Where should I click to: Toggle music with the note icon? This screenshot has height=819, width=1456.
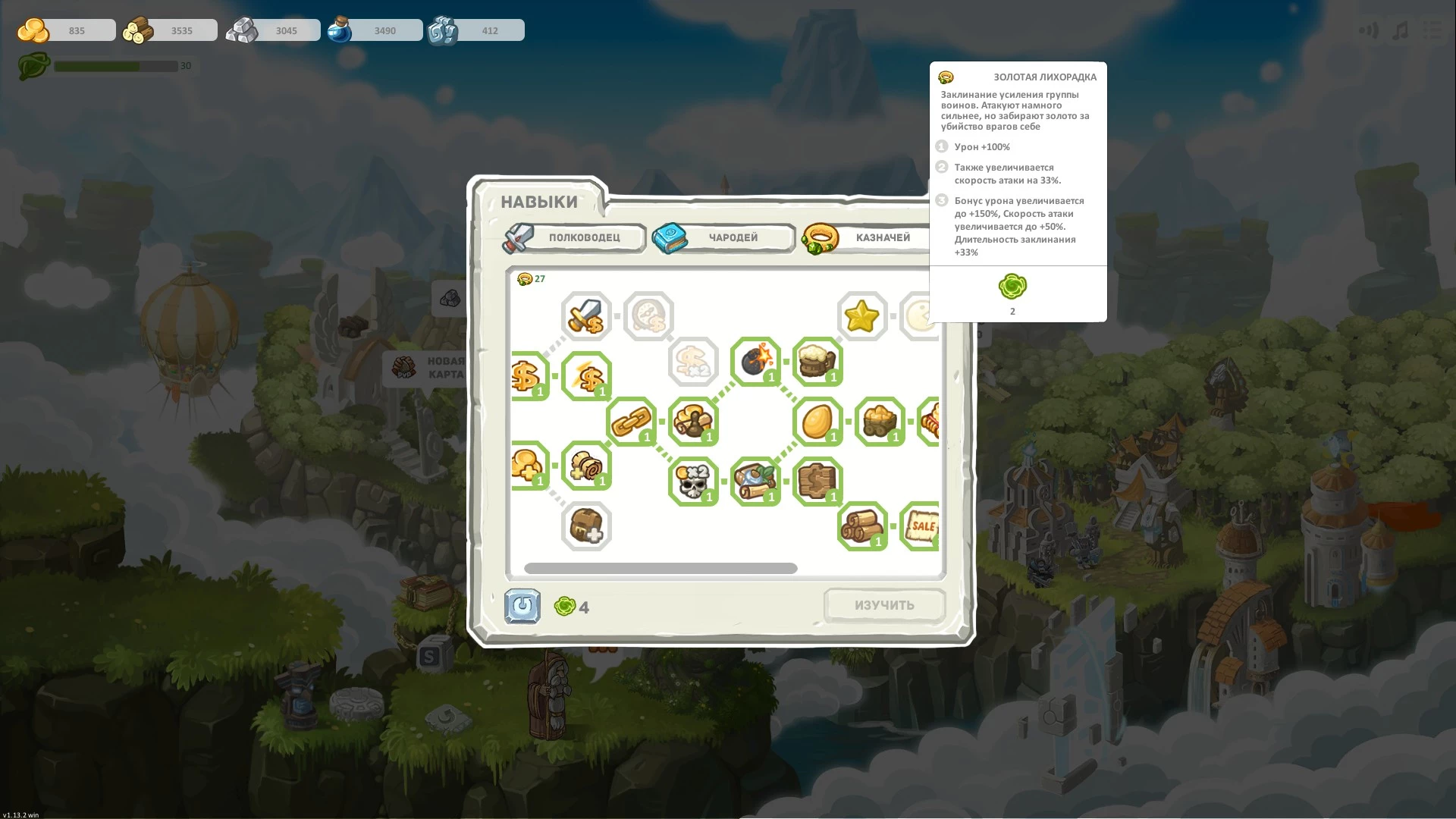coord(1401,30)
